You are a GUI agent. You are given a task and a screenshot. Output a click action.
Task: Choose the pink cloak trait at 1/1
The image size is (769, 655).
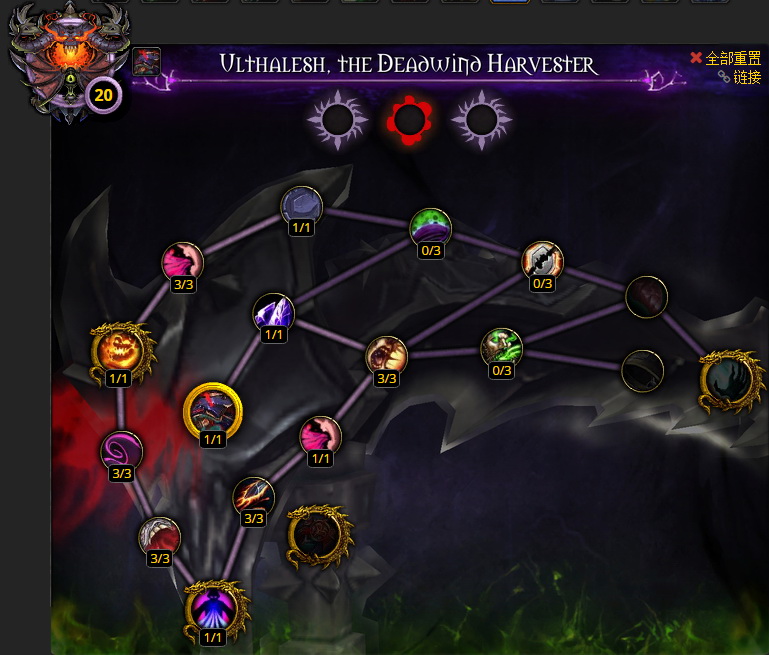pyautogui.click(x=320, y=436)
